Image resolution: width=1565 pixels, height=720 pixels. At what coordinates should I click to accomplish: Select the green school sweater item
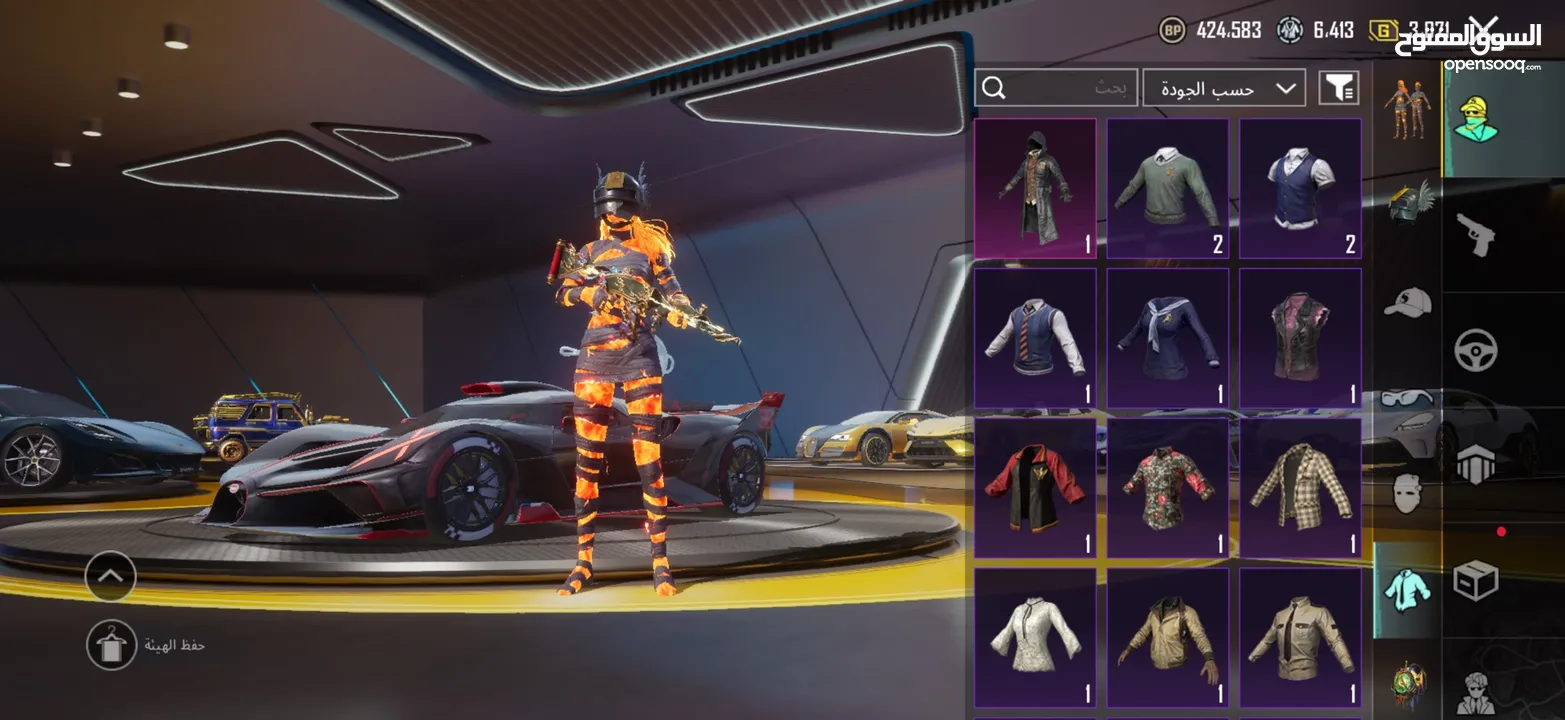[x=1167, y=188]
